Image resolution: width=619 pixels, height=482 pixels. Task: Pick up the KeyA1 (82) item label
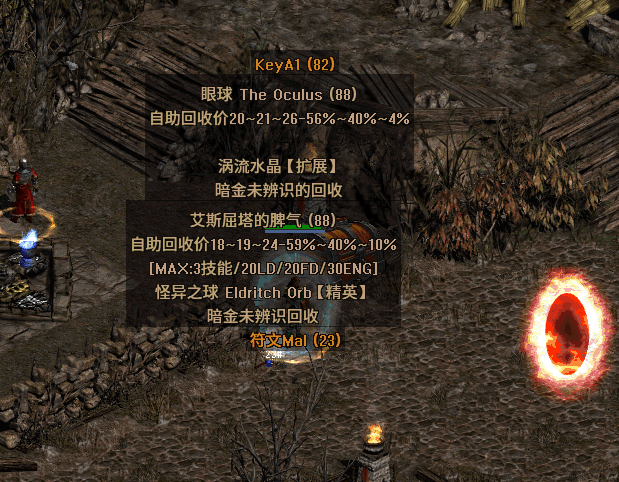click(294, 65)
